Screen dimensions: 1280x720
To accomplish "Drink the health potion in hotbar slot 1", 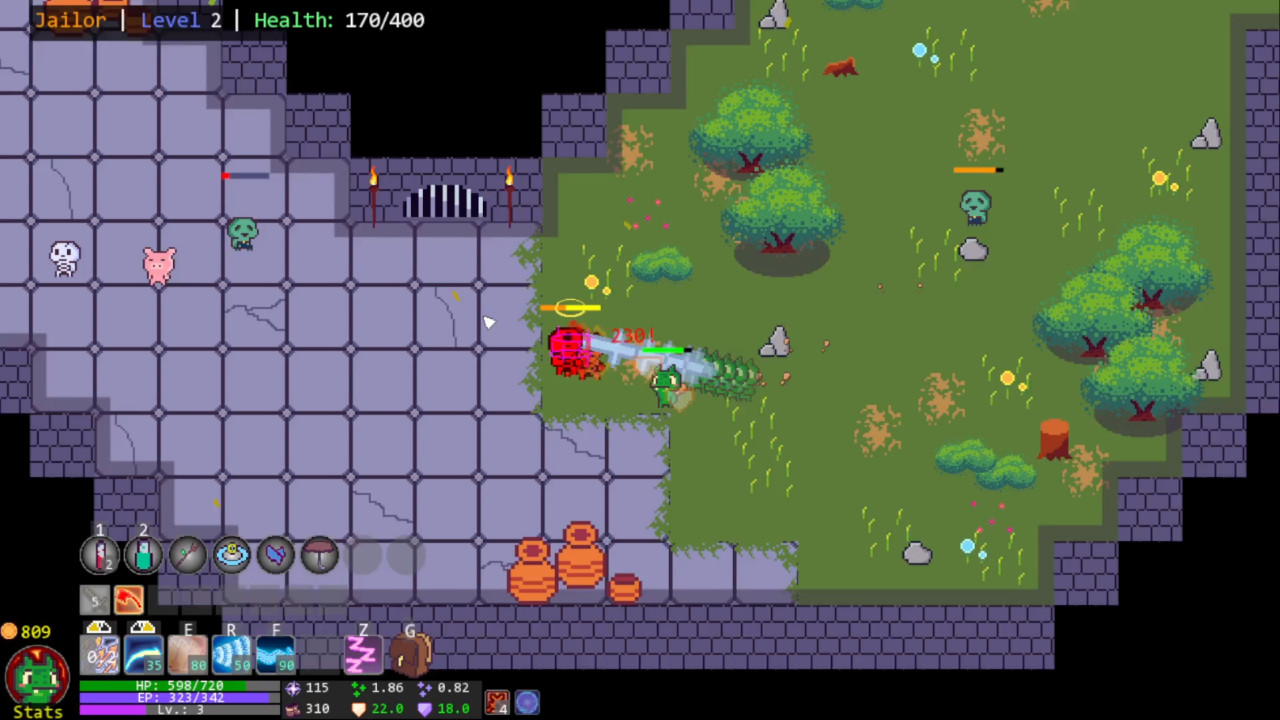I will pos(99,554).
